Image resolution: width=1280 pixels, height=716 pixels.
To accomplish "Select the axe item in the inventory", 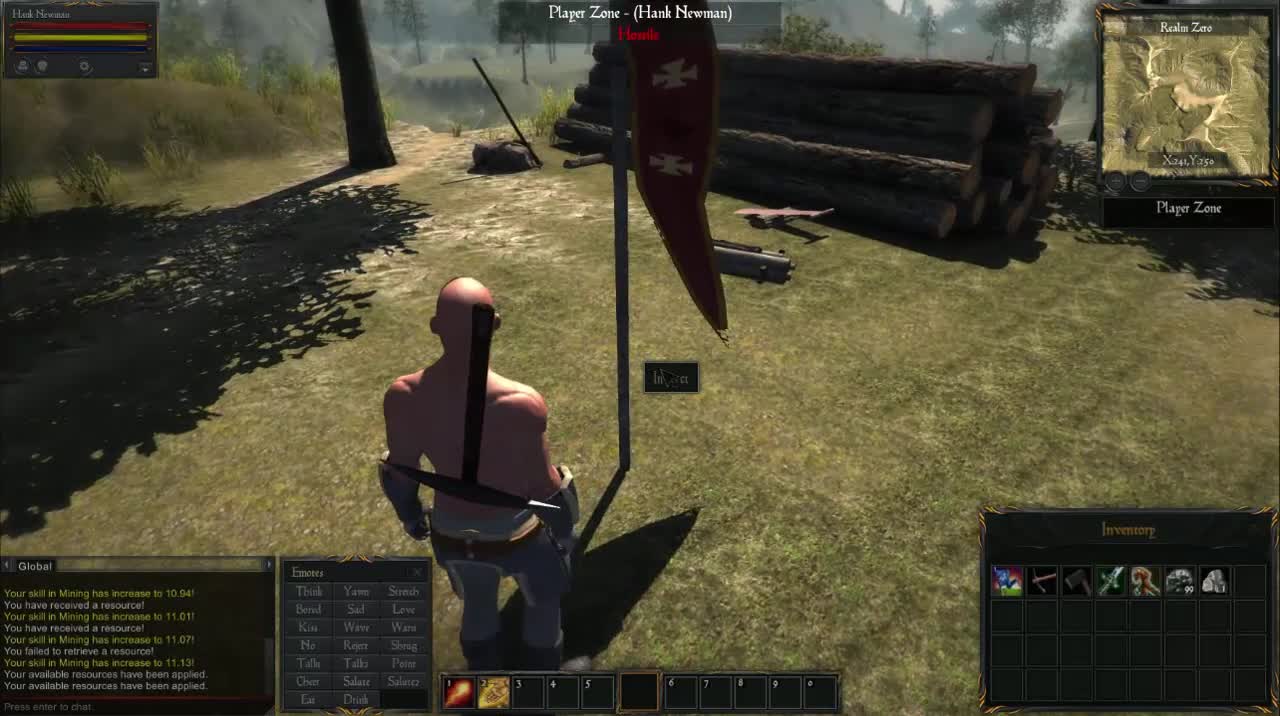I will tap(1076, 581).
